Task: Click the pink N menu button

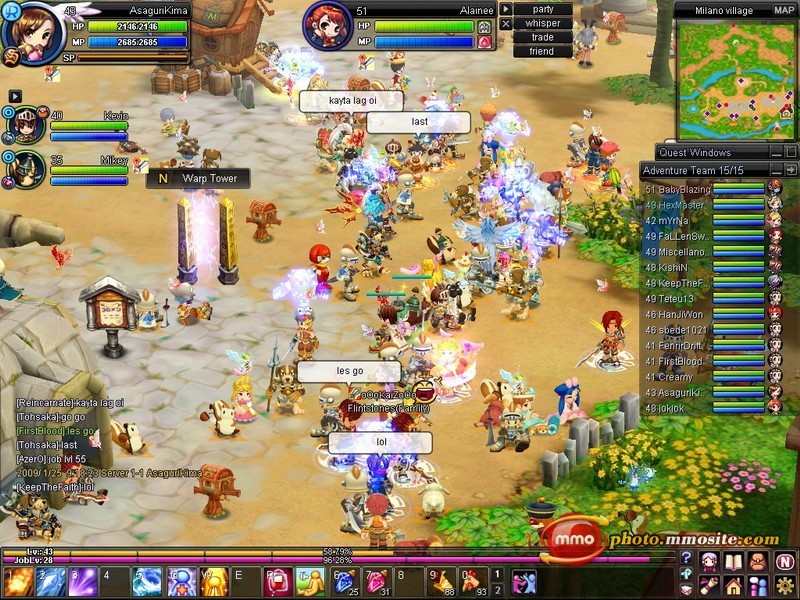Action: click(784, 561)
